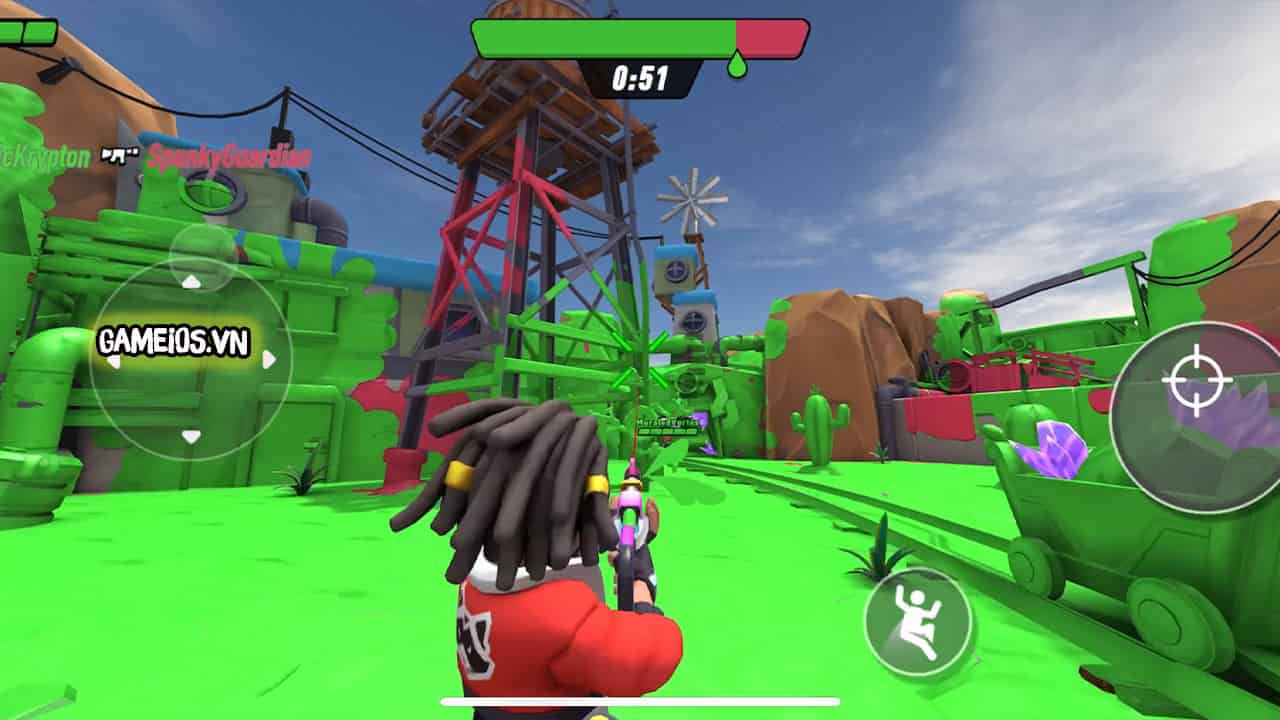Tap the joystick's right arrow
Viewport: 1280px width, 720px height.
click(268, 359)
